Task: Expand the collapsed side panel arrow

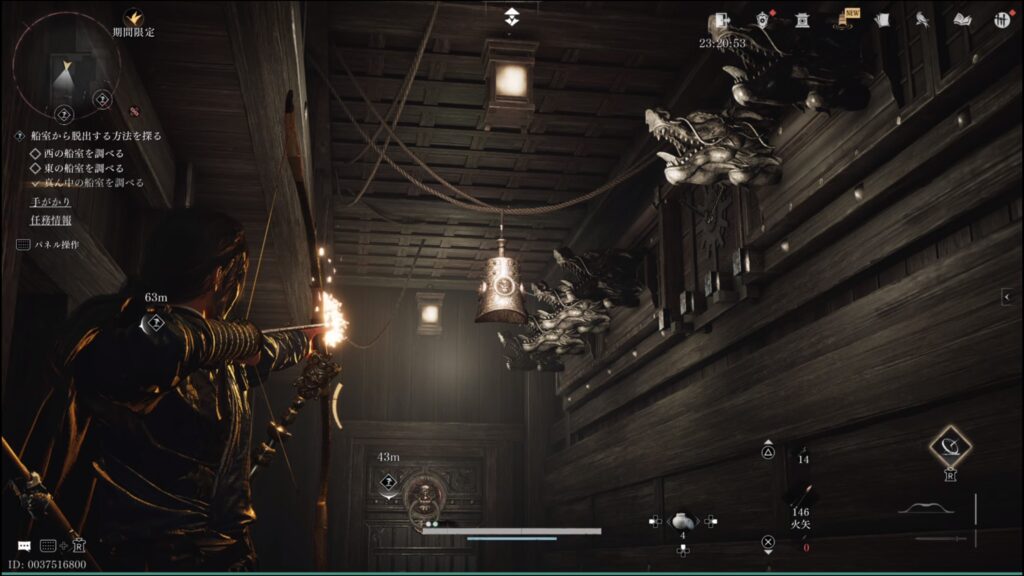Action: point(1007,297)
